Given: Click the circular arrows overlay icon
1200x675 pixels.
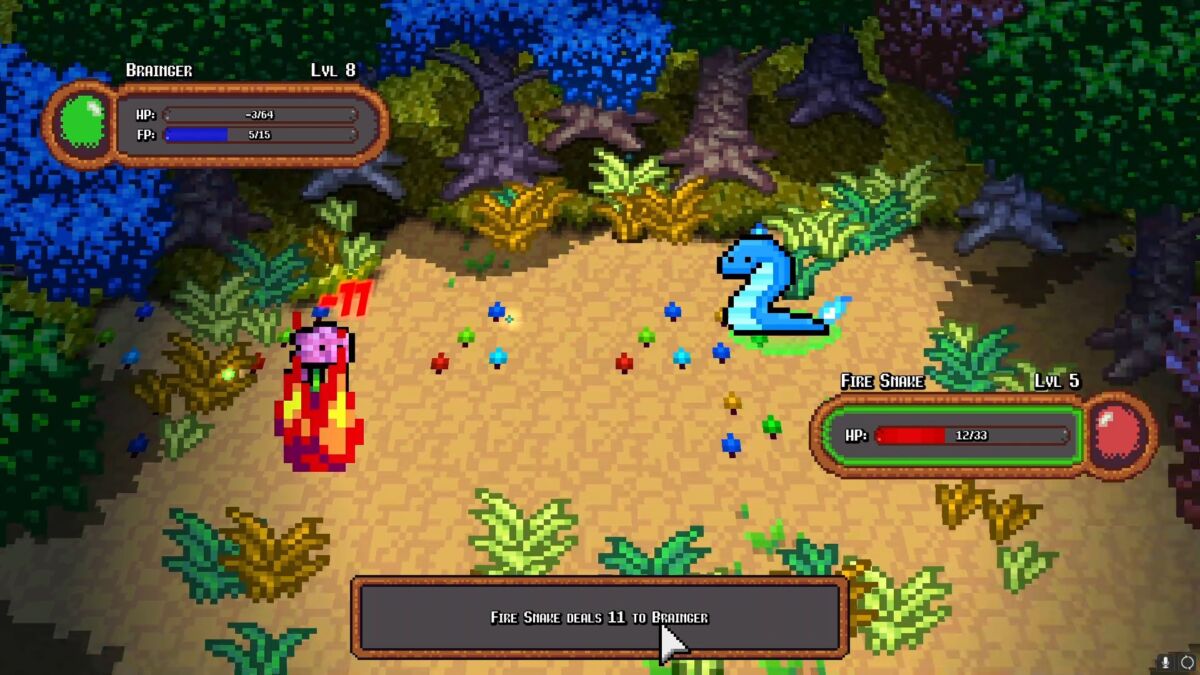Looking at the screenshot, I should pyautogui.click(x=1186, y=662).
